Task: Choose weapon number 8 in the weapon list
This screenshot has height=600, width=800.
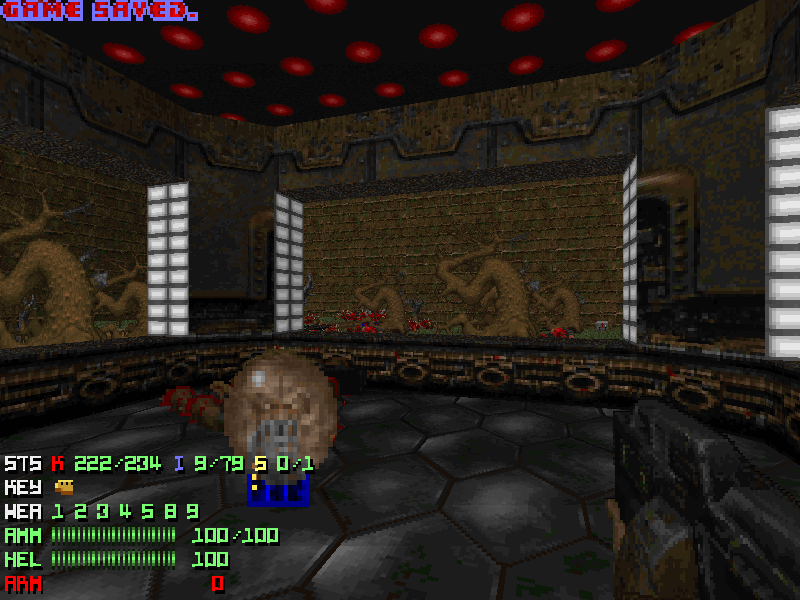Action: pyautogui.click(x=168, y=511)
